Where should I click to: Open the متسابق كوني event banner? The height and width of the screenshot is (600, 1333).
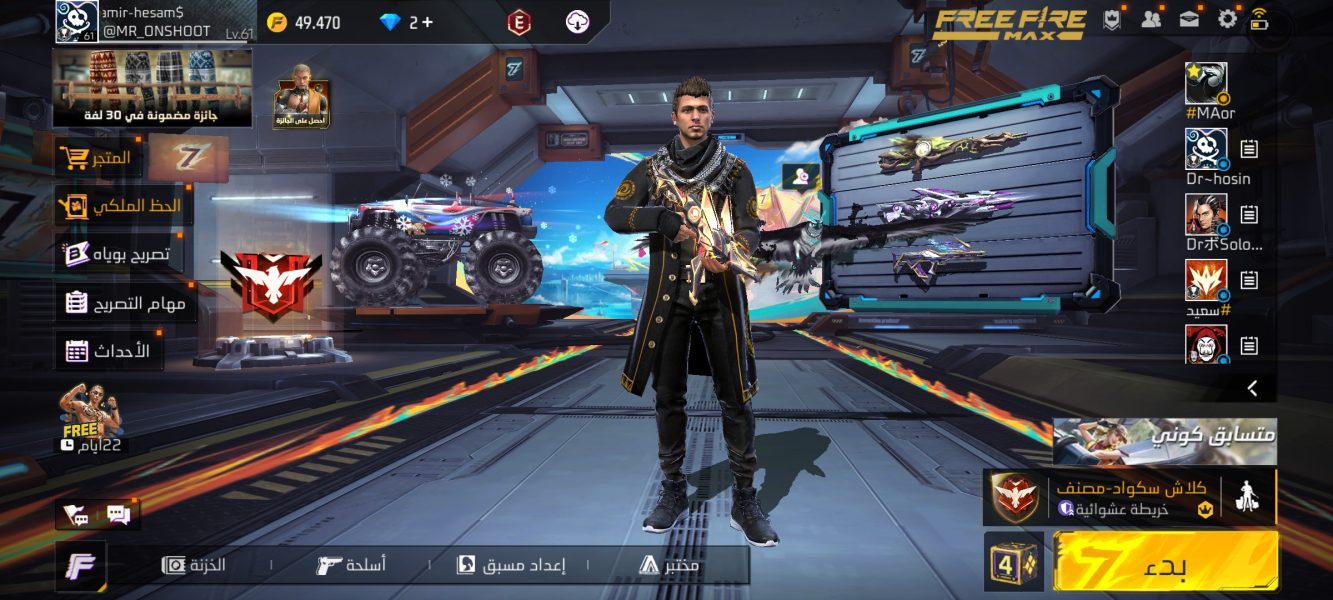(1164, 441)
